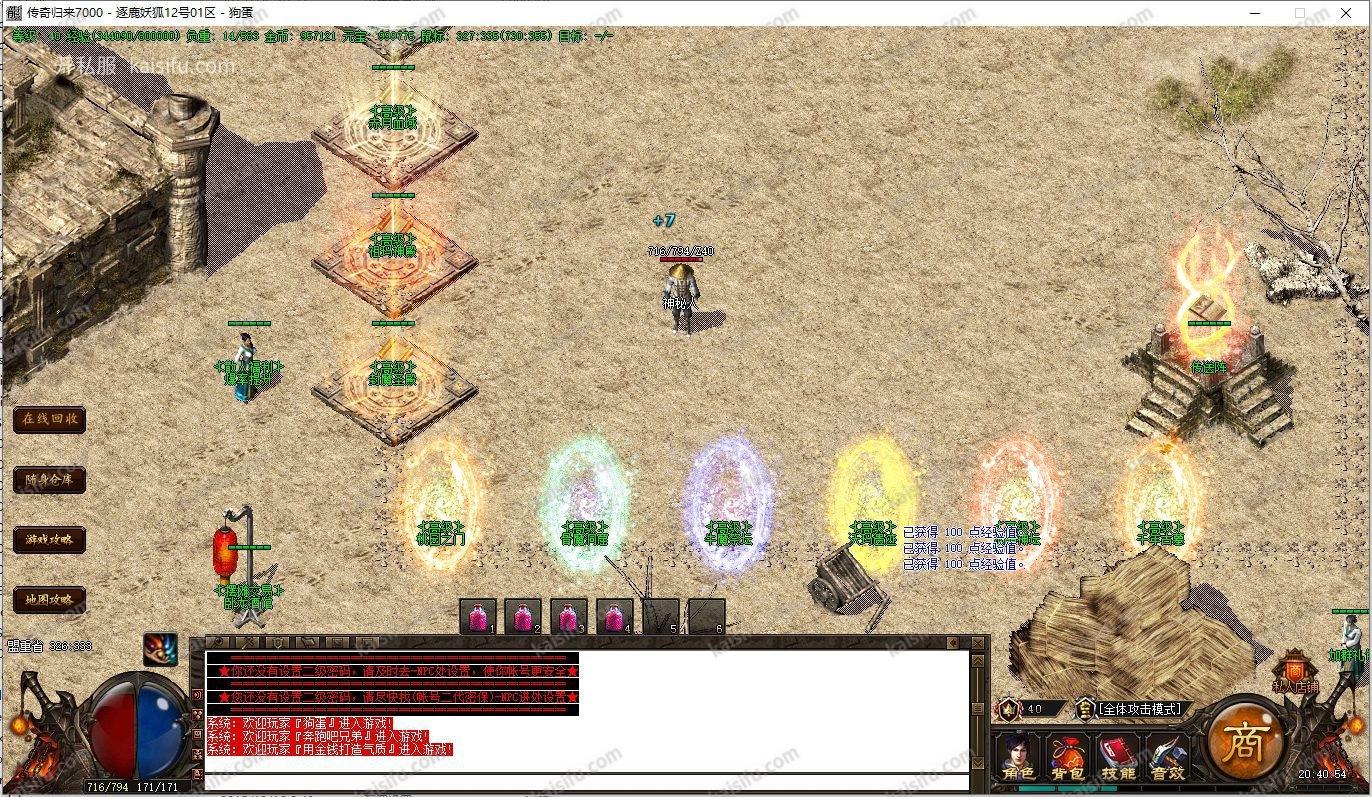Open the 私人店铺 private store
Image resolution: width=1372 pixels, height=797 pixels.
1295,675
